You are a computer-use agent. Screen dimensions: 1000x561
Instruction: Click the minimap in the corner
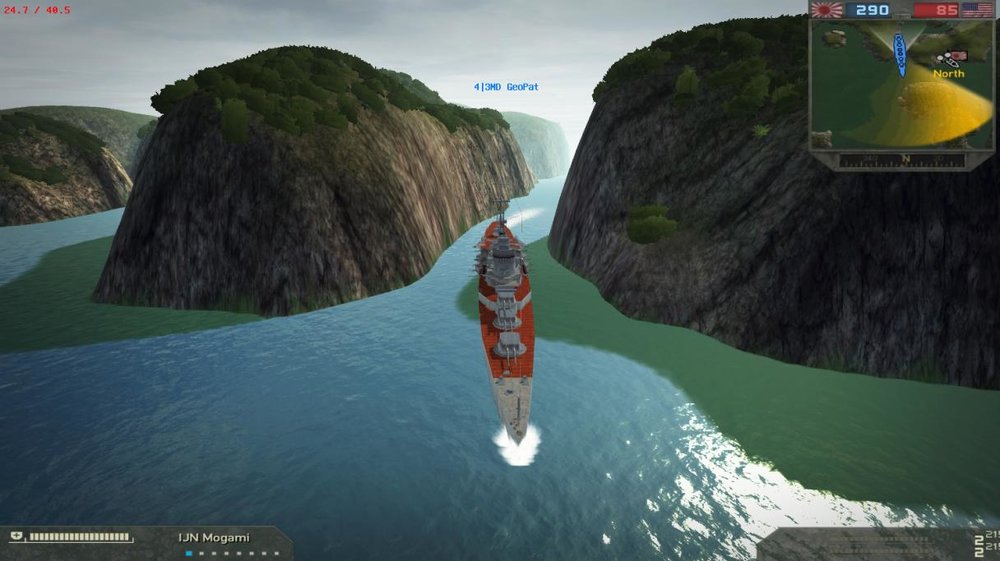pyautogui.click(x=902, y=85)
